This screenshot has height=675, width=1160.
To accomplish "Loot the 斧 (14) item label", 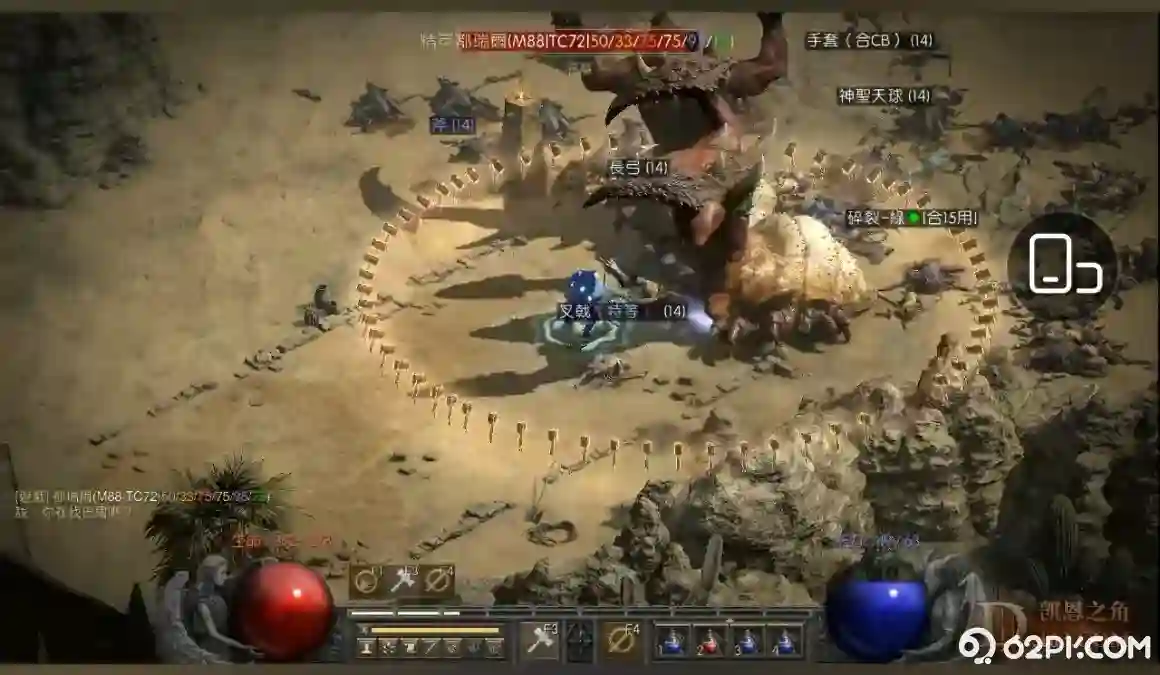I will 452,125.
